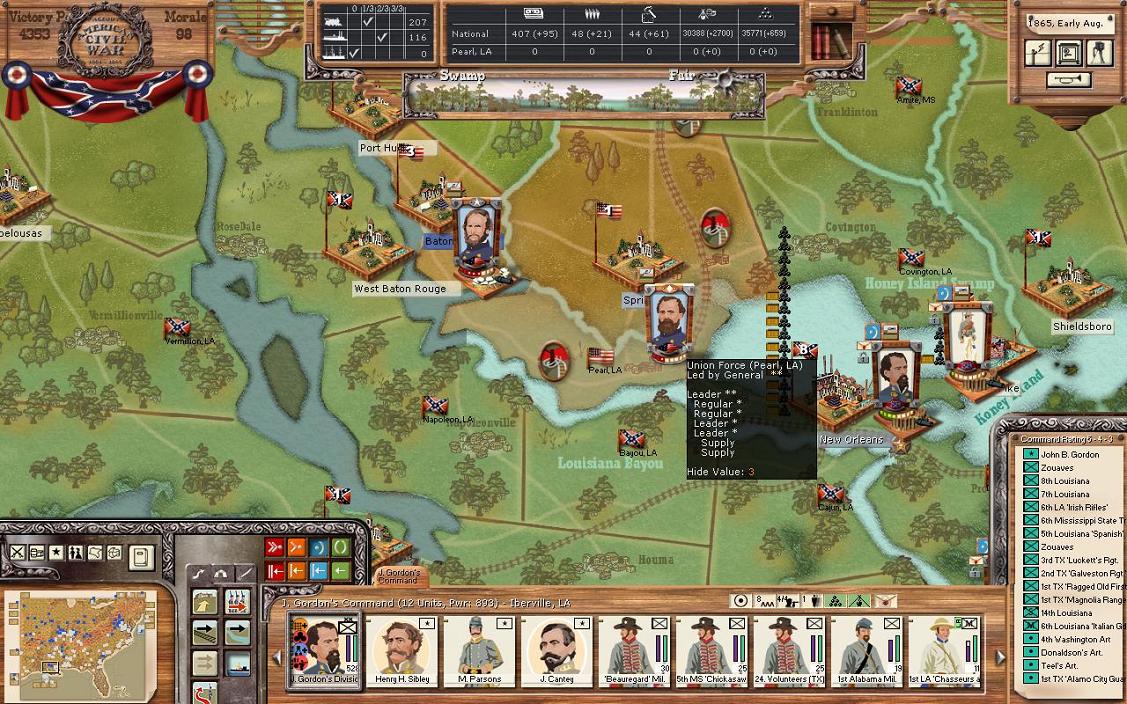This screenshot has width=1127, height=704.
Task: Select J. Gordon's Division unit card
Action: coord(323,650)
